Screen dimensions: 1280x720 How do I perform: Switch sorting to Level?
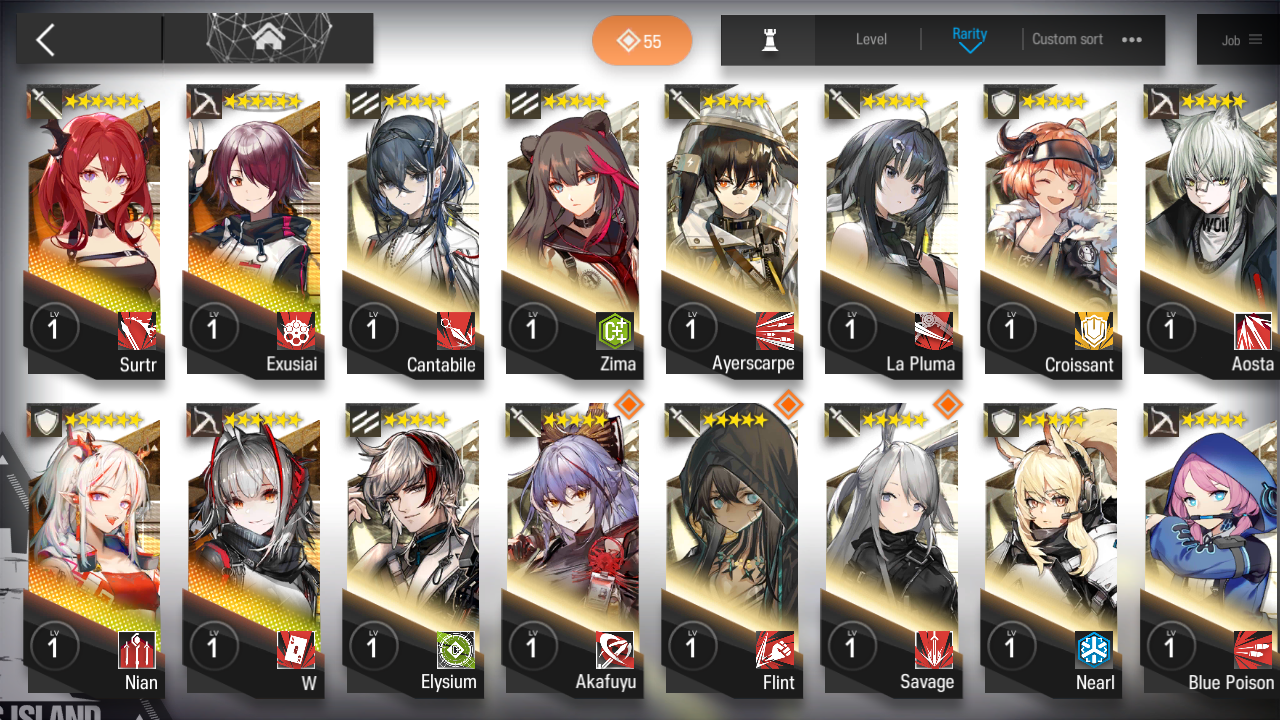869,40
